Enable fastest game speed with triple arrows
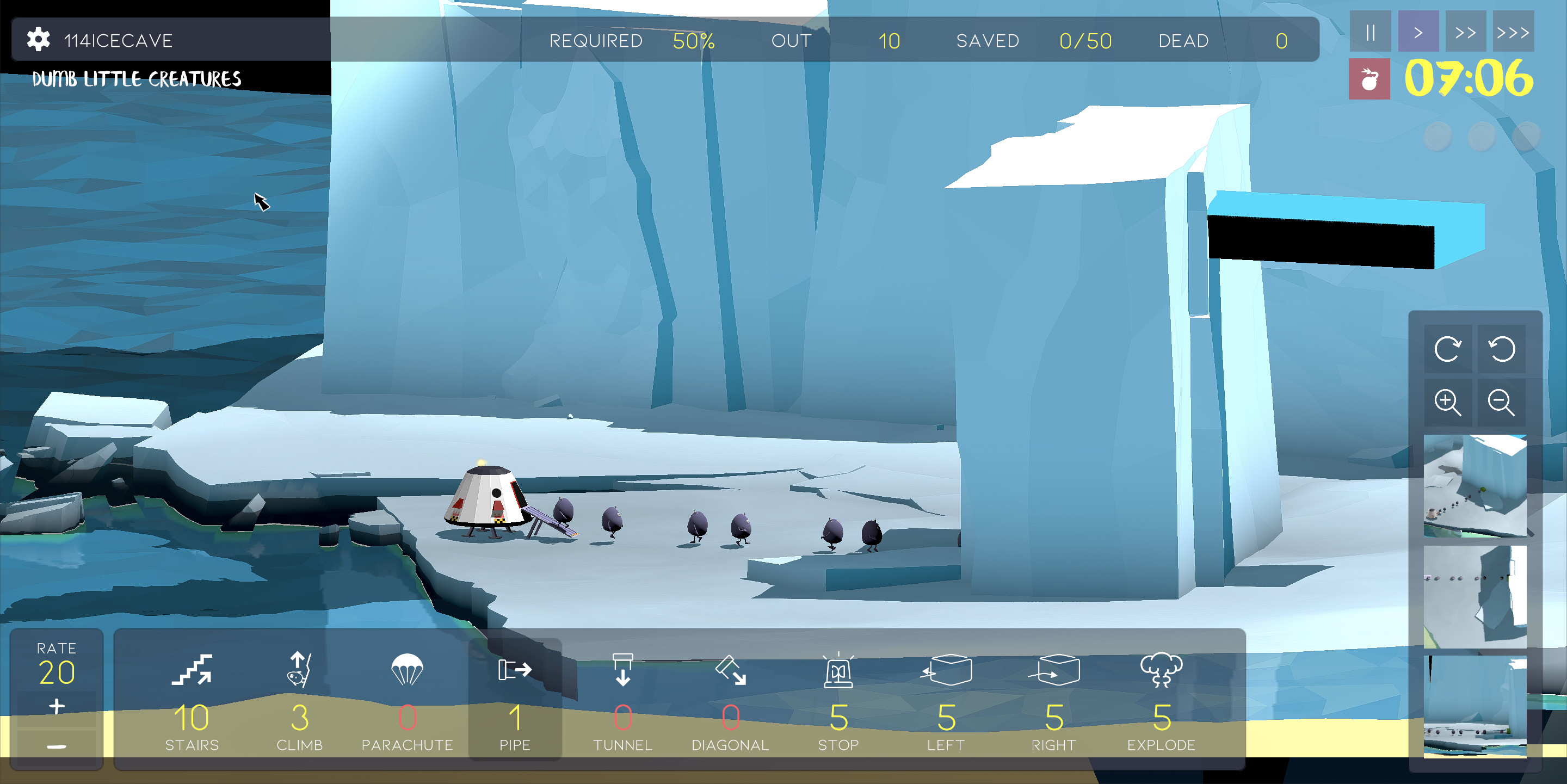 pos(1514,32)
